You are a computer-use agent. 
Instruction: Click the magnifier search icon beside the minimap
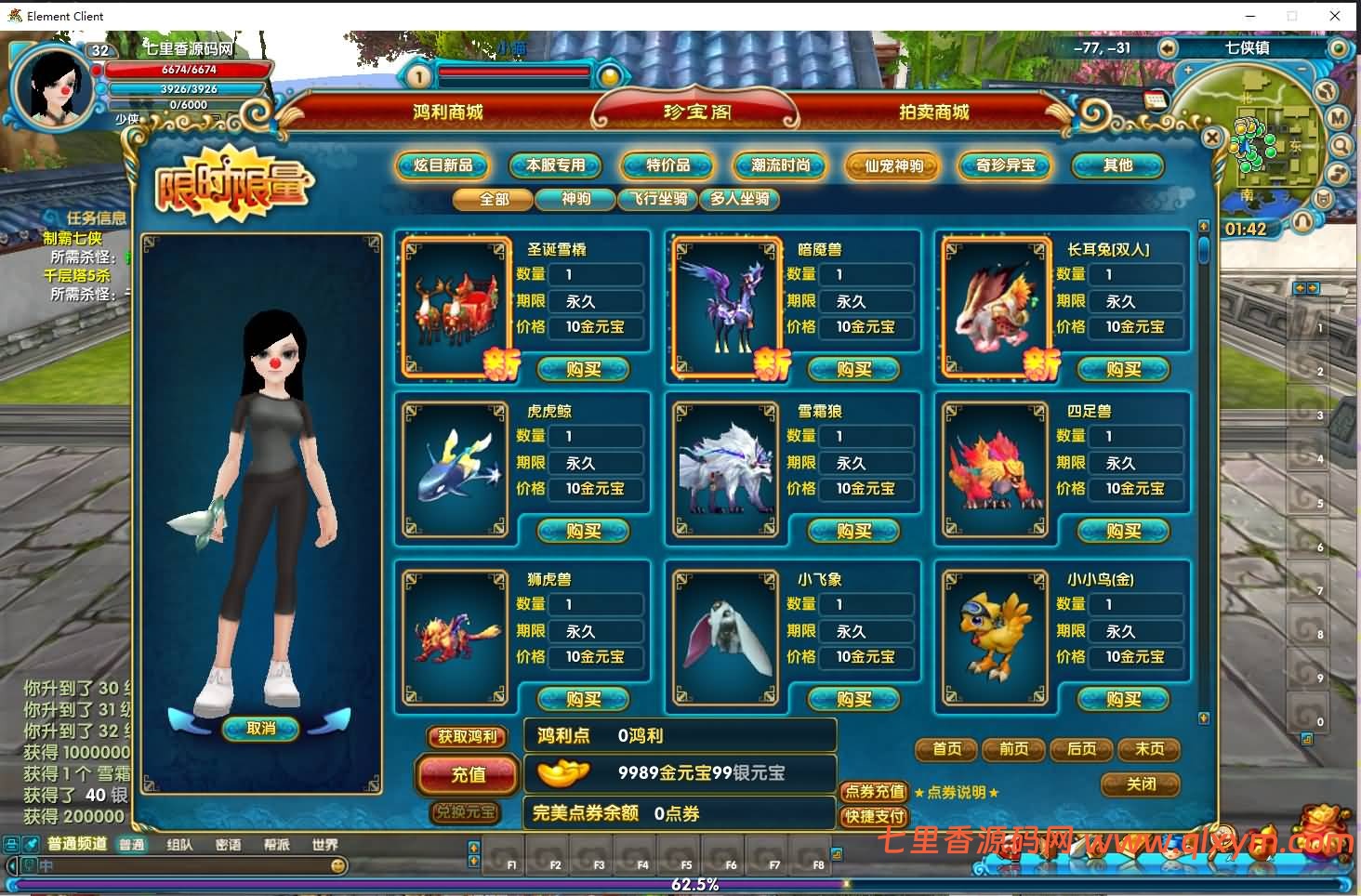(1341, 146)
